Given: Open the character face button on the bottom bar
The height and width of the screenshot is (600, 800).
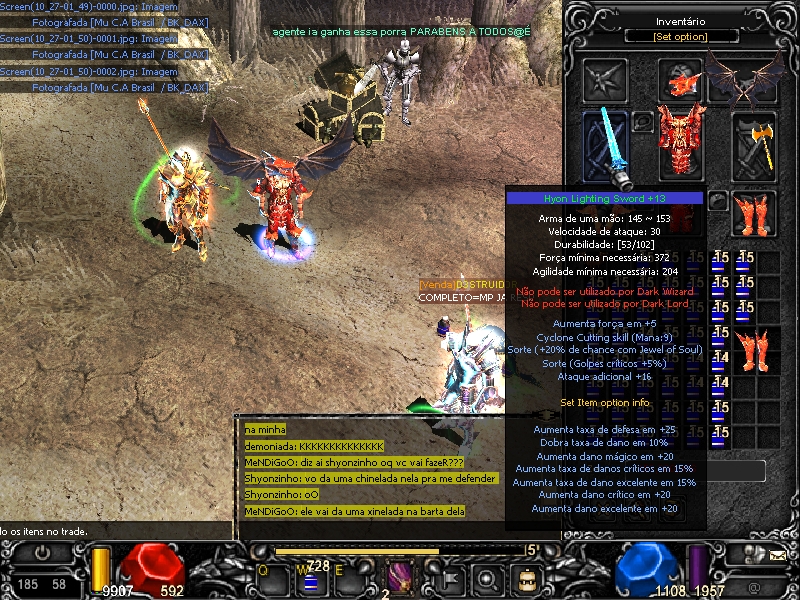Looking at the screenshot, I should [x=524, y=578].
